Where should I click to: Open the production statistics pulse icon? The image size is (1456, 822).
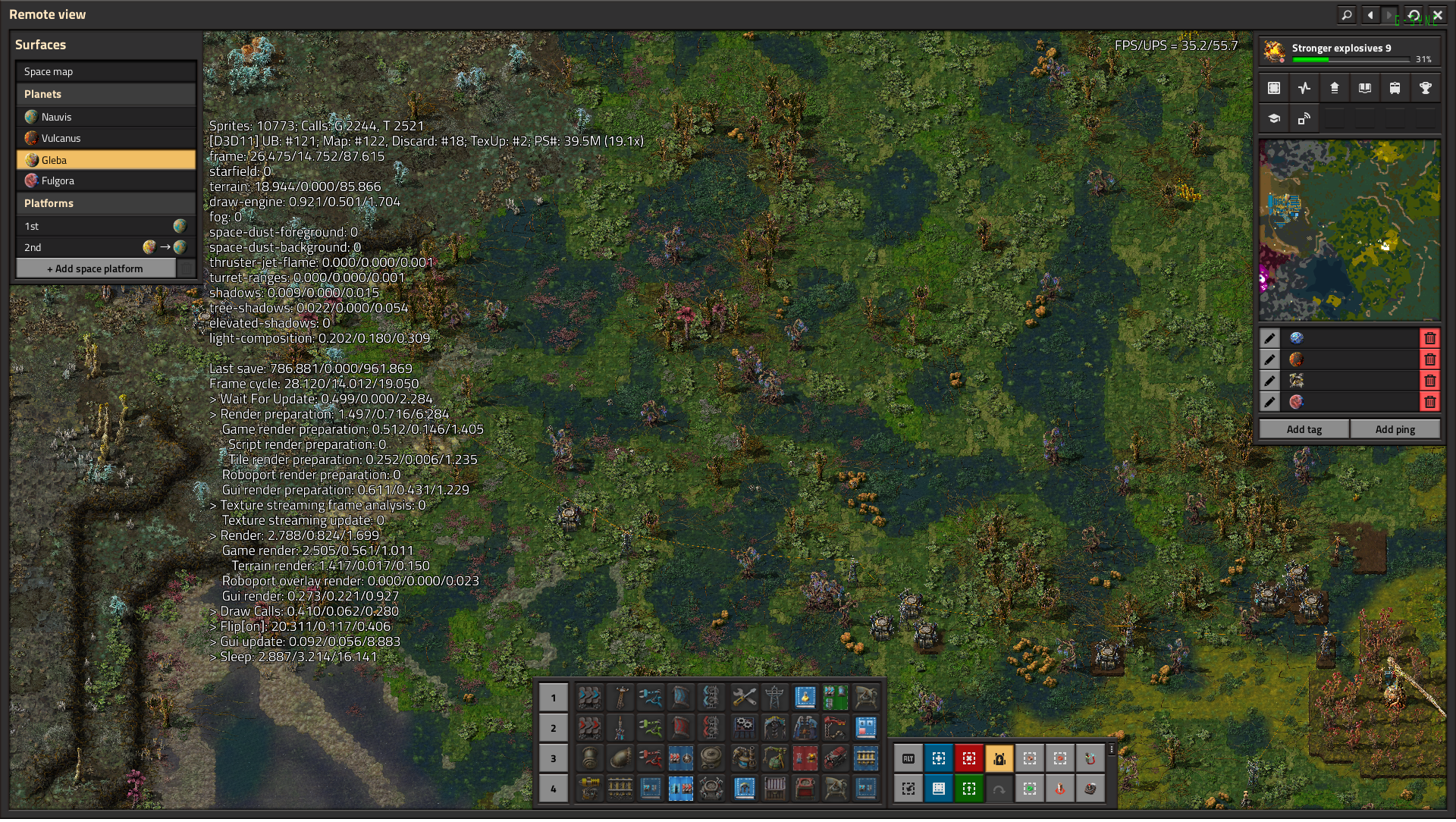tap(1304, 89)
